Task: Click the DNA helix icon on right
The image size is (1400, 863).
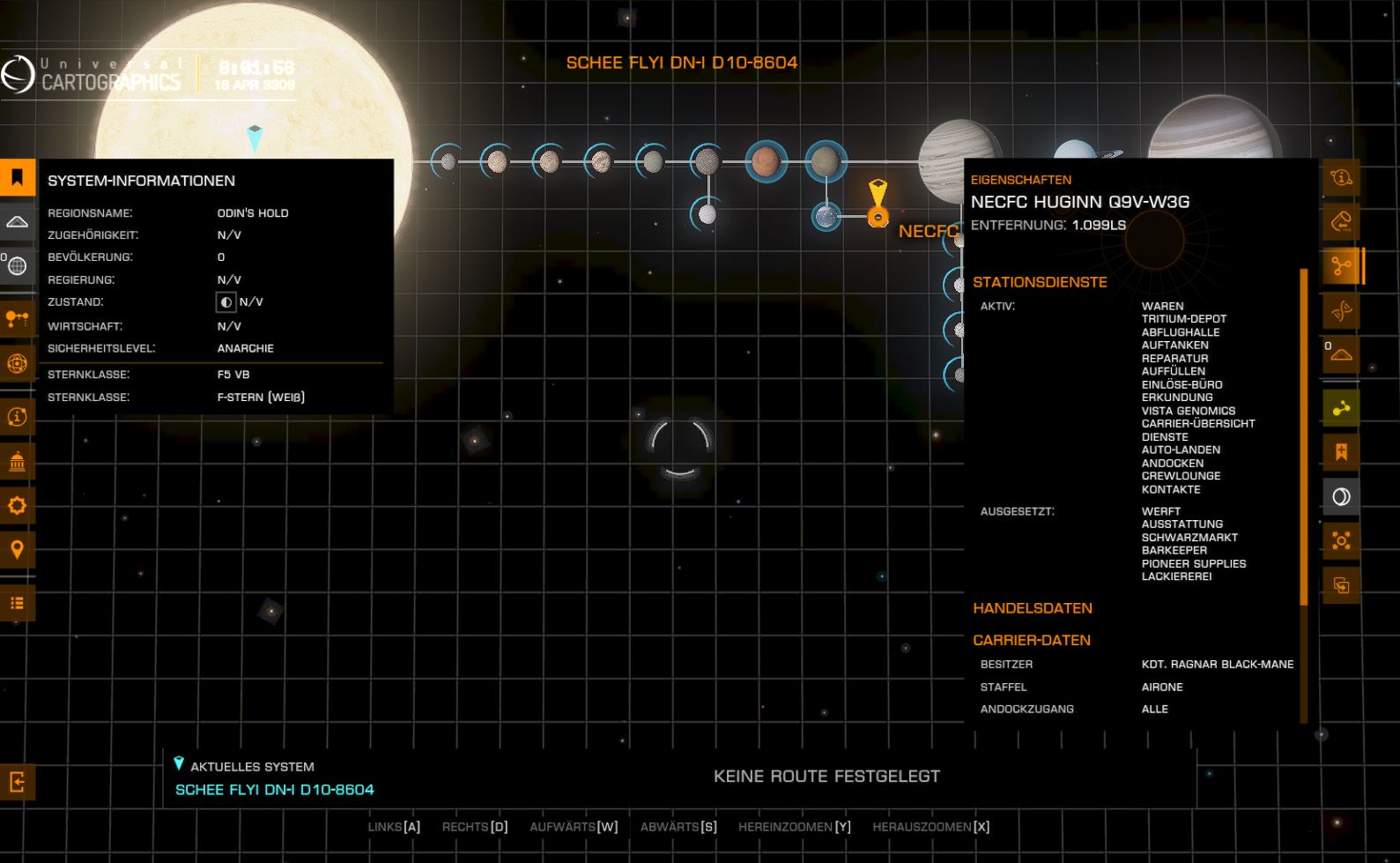Action: click(1341, 310)
